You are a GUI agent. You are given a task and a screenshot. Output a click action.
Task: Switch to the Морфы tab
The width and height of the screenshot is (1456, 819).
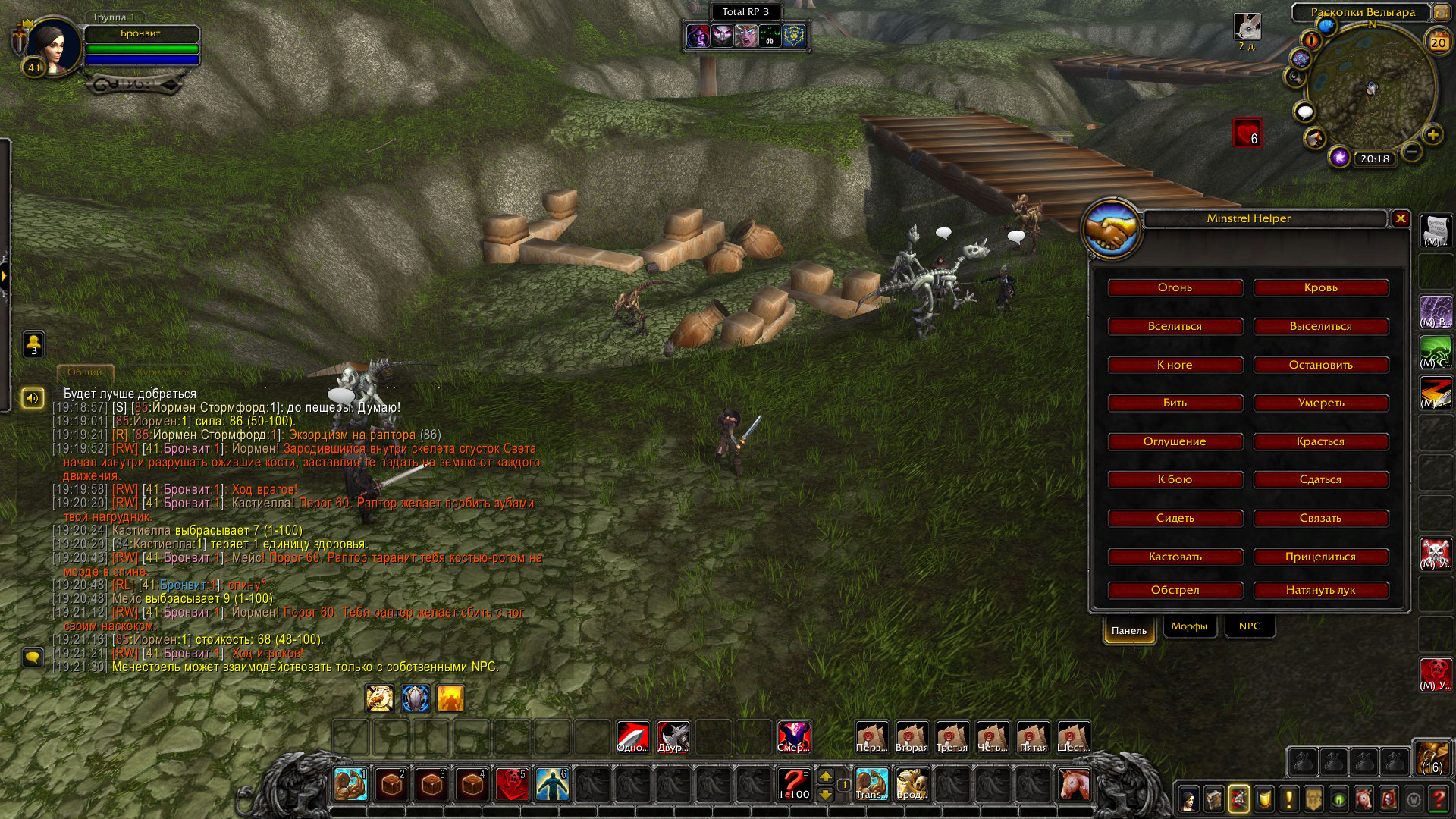(1188, 626)
